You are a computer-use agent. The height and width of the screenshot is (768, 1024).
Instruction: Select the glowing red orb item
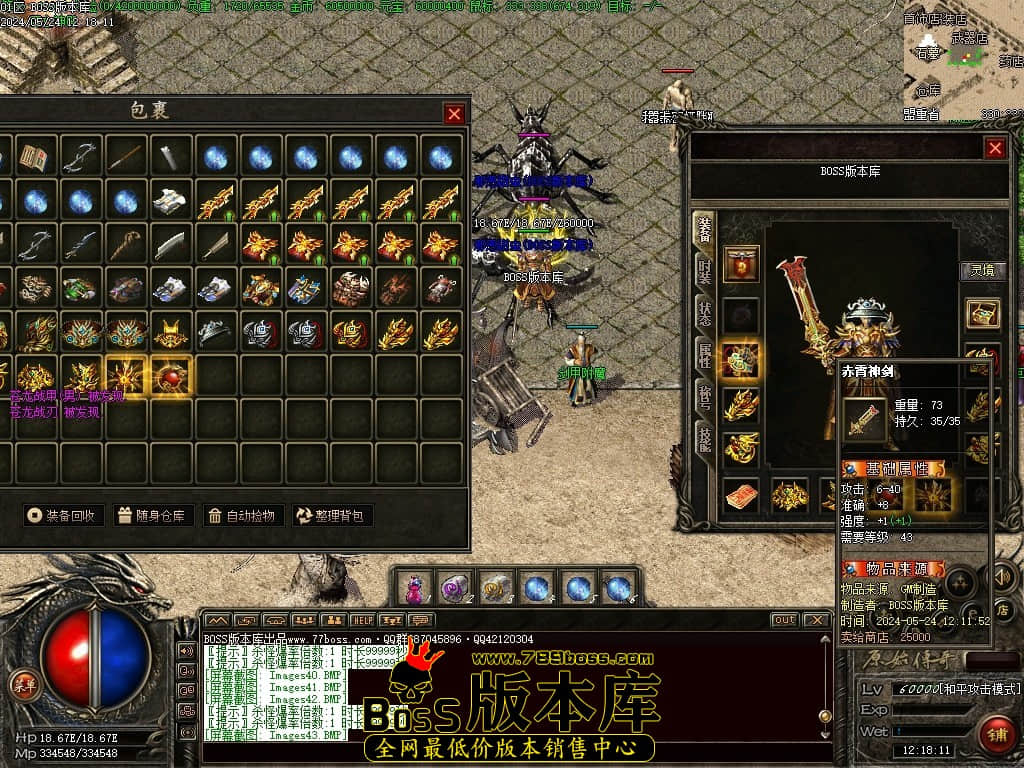click(170, 377)
